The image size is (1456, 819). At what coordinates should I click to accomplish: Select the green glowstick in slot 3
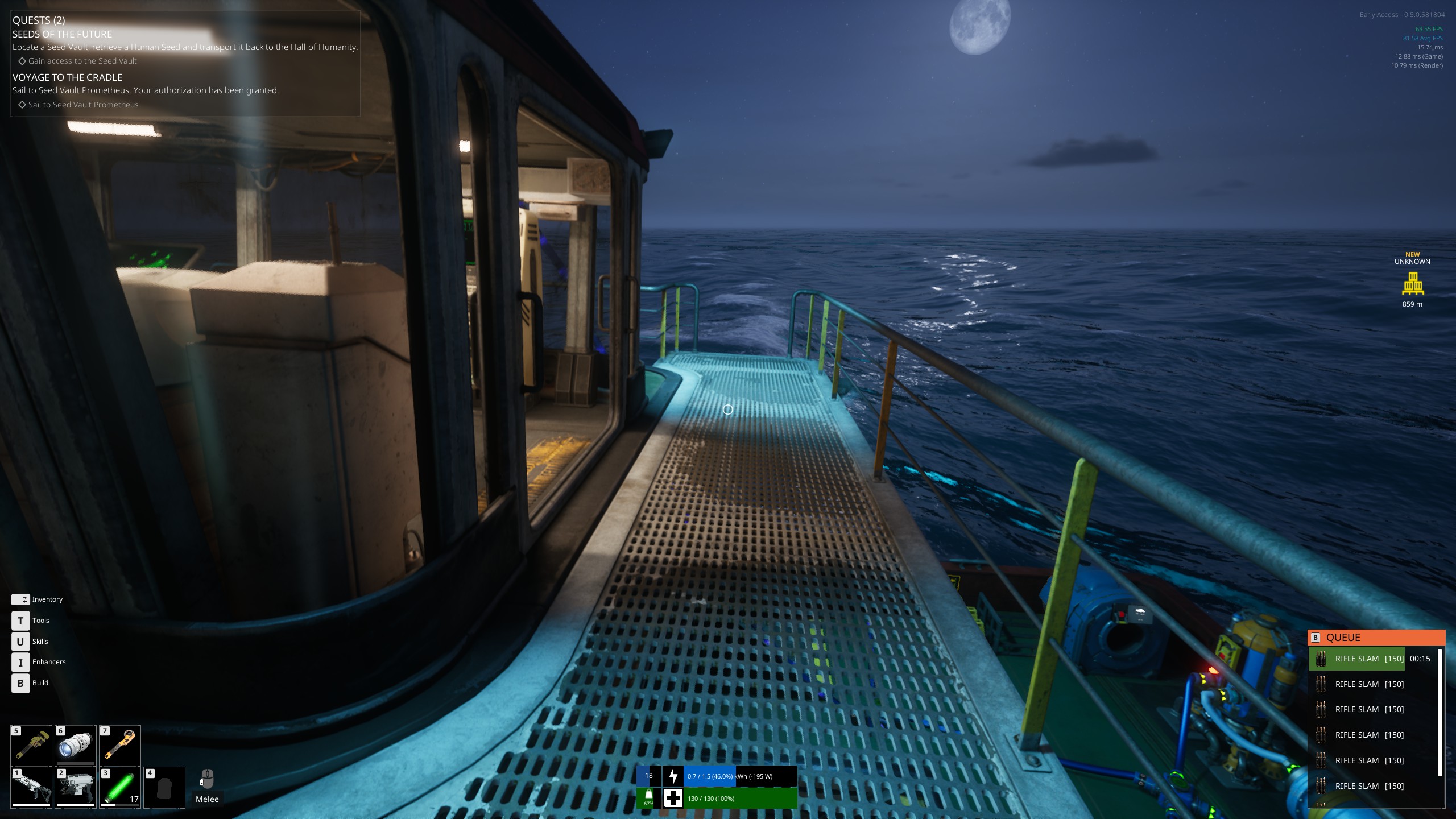pos(120,787)
